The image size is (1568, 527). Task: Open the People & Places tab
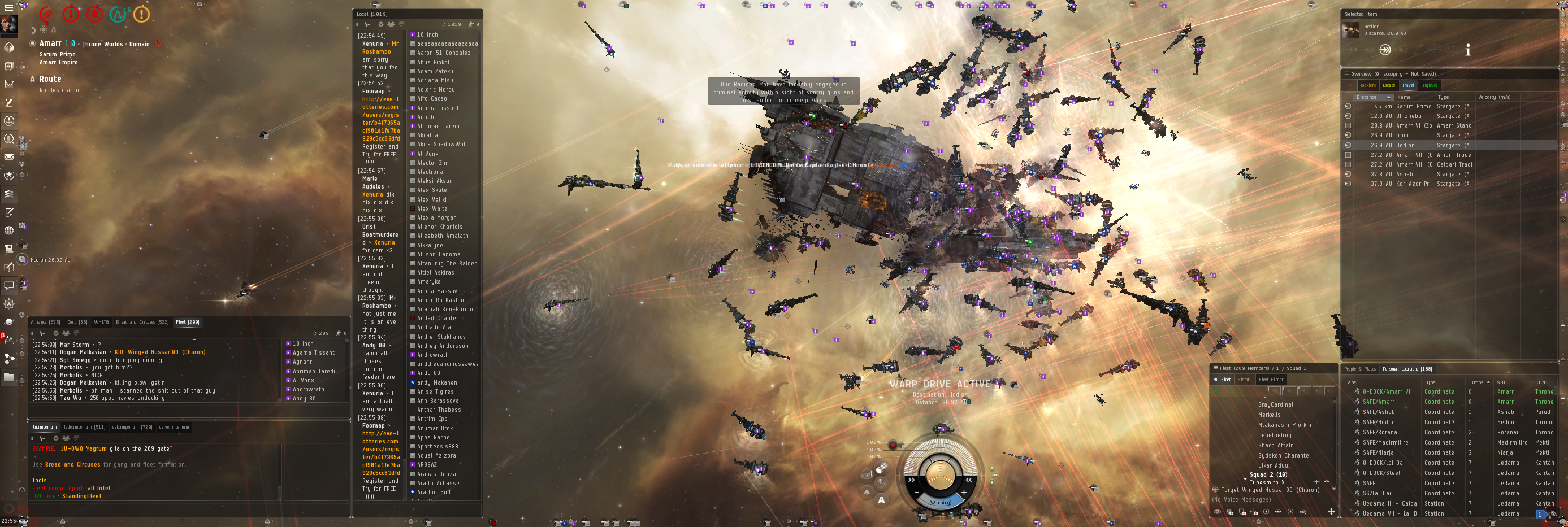point(1360,369)
